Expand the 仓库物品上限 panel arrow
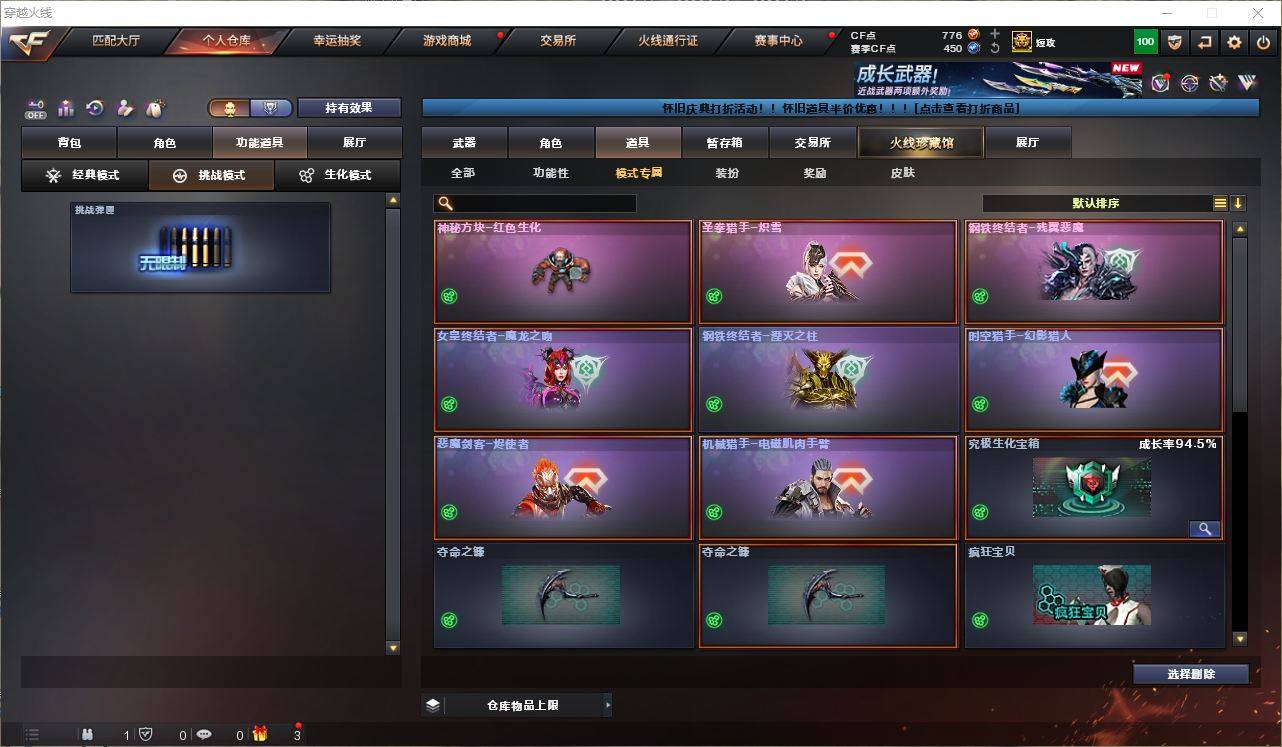The height and width of the screenshot is (747, 1282). click(608, 705)
